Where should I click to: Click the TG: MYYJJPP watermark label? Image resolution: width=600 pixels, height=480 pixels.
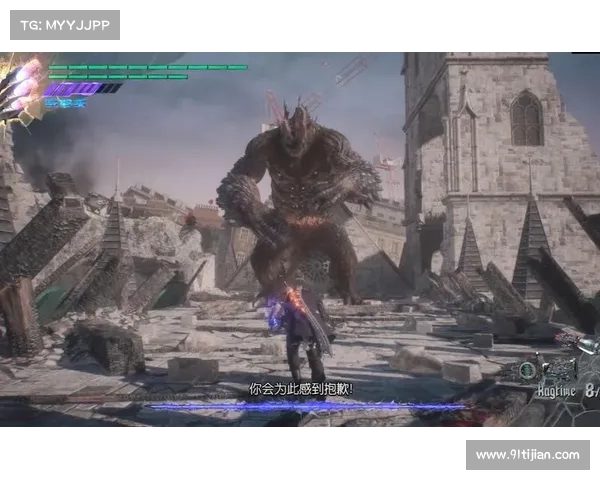tap(64, 24)
